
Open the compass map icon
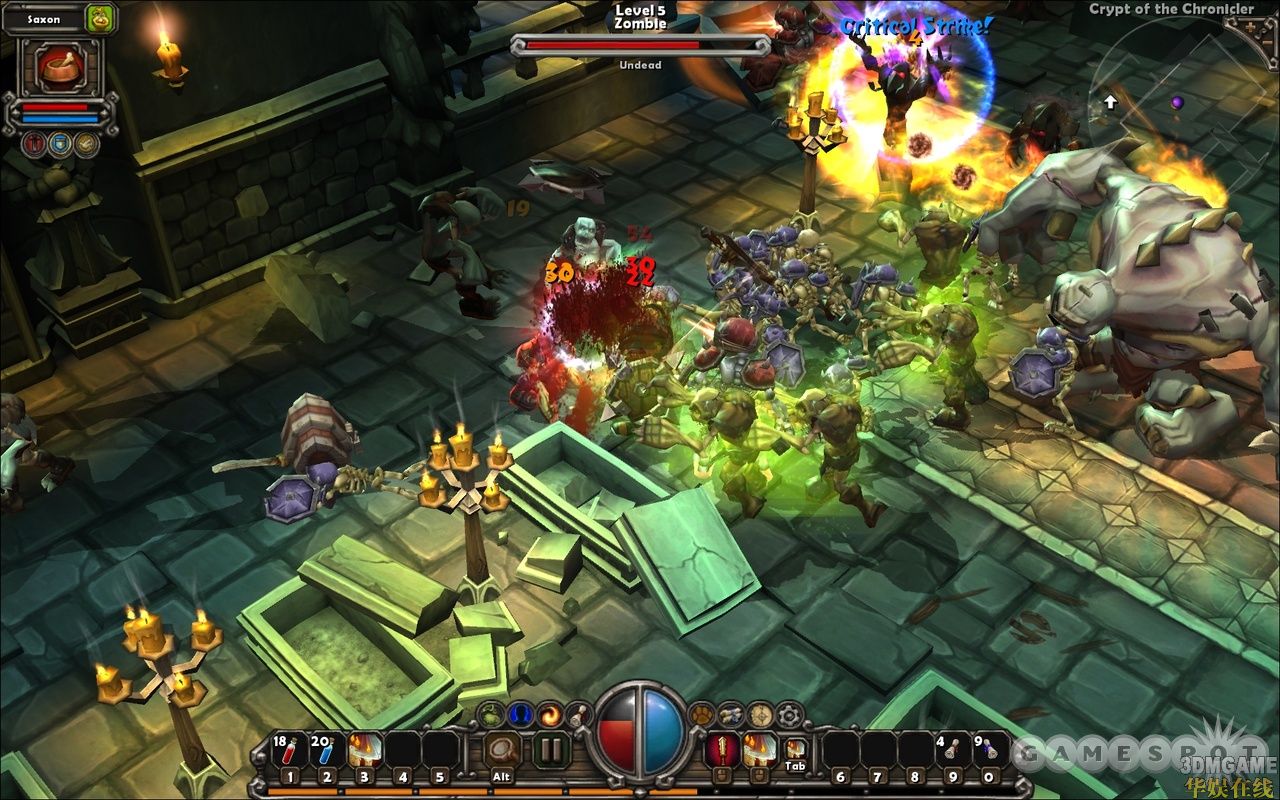(760, 714)
